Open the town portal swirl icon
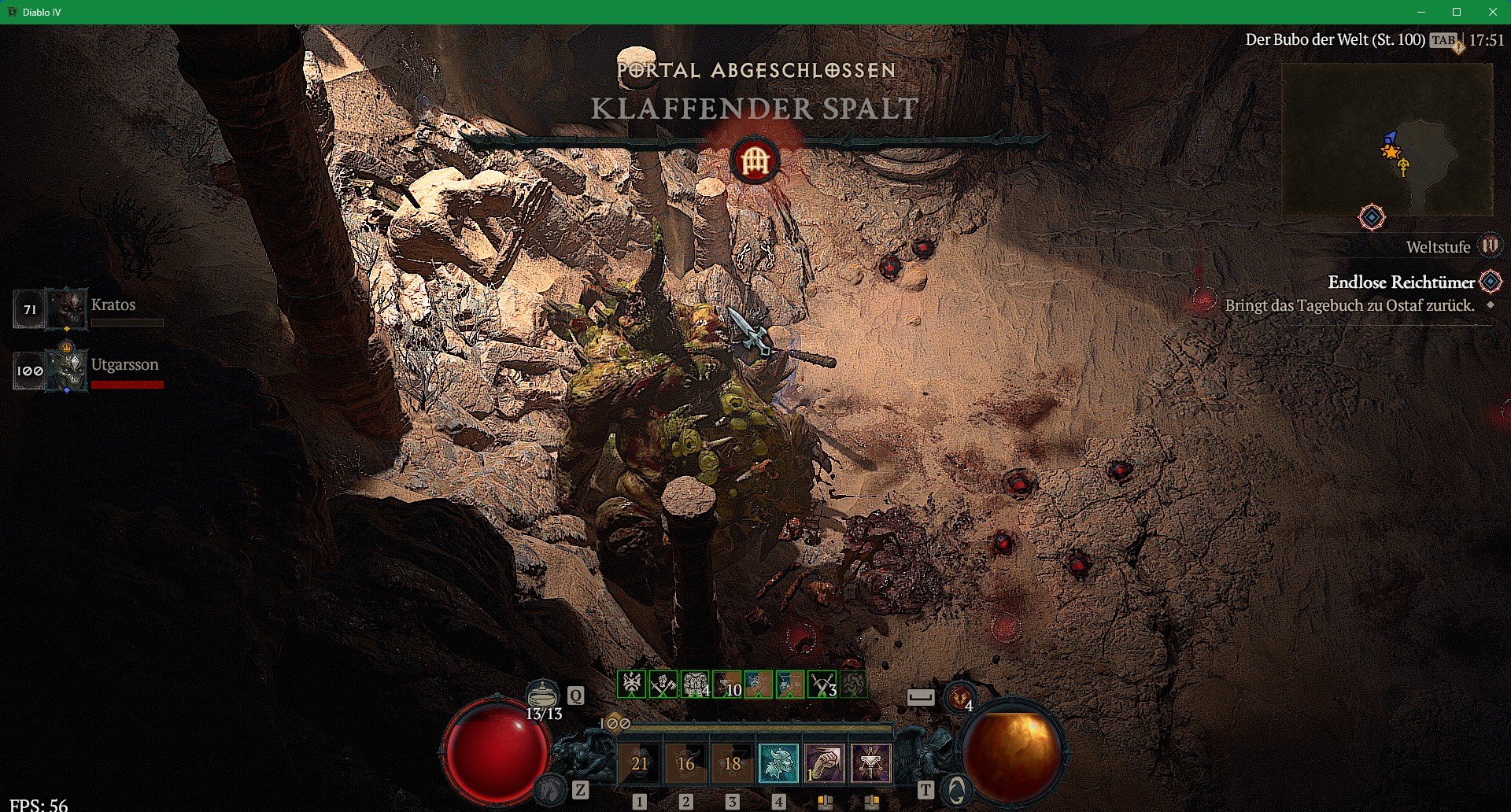Viewport: 1511px width, 812px height. (x=956, y=789)
